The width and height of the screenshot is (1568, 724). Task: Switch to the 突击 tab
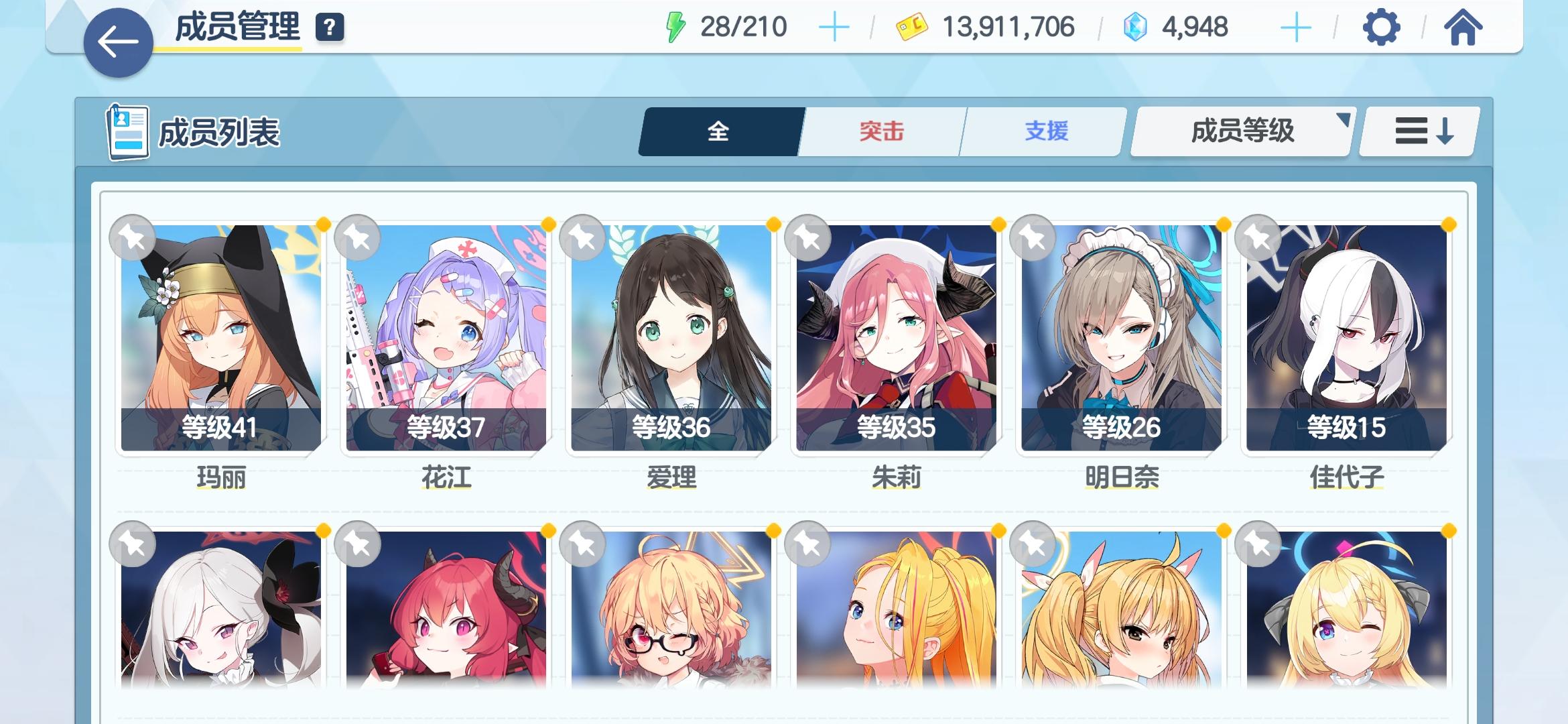tap(879, 132)
